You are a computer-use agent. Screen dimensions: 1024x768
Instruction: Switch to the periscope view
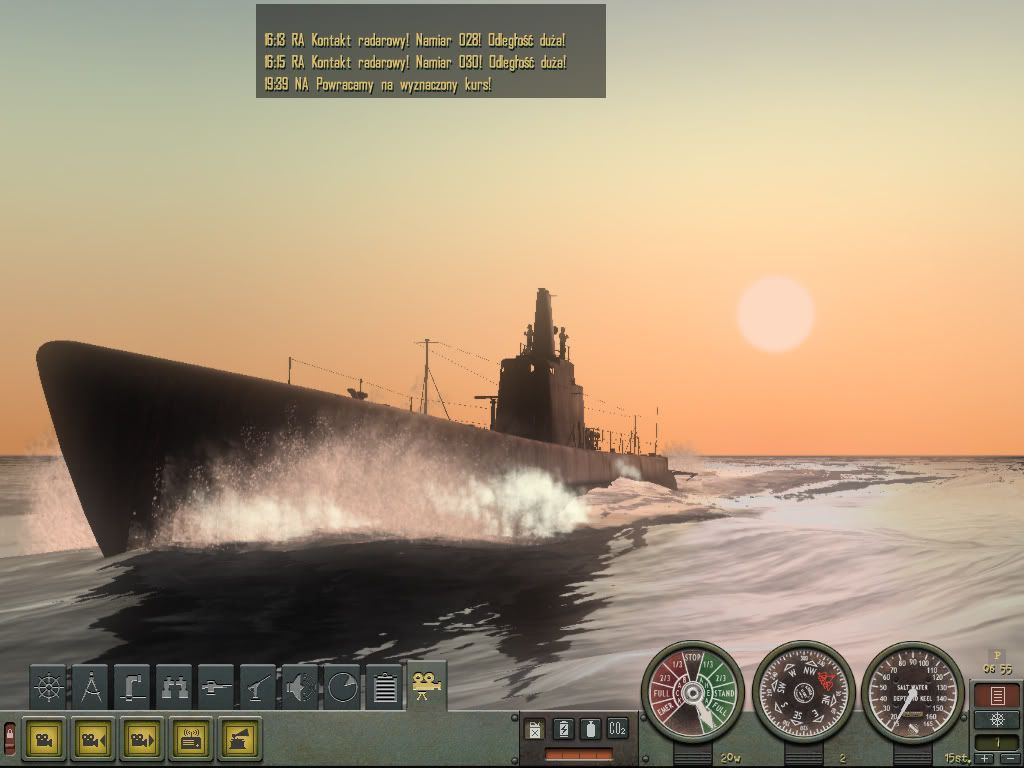pos(132,687)
